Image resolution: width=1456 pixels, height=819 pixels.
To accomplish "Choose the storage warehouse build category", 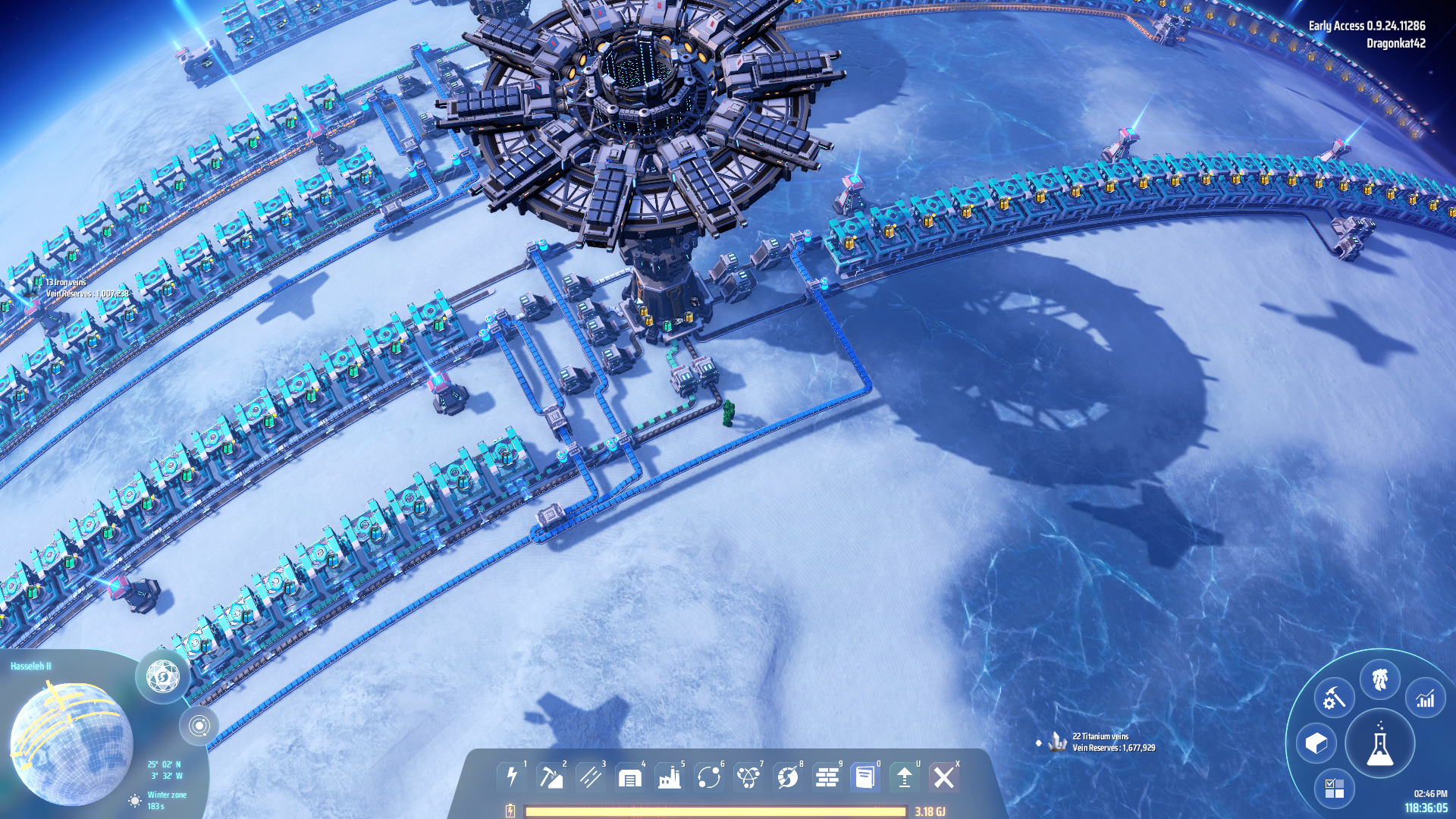I will [x=630, y=777].
